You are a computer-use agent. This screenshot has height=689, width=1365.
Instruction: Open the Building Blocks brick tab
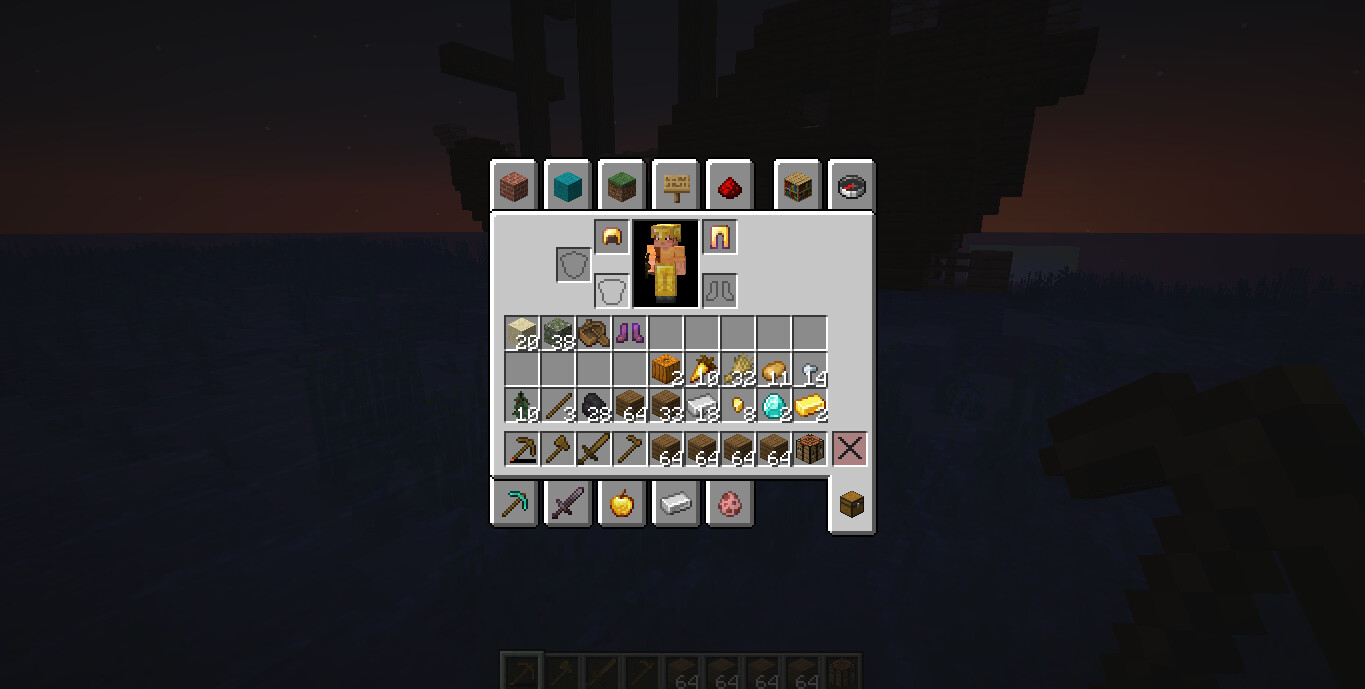click(514, 186)
